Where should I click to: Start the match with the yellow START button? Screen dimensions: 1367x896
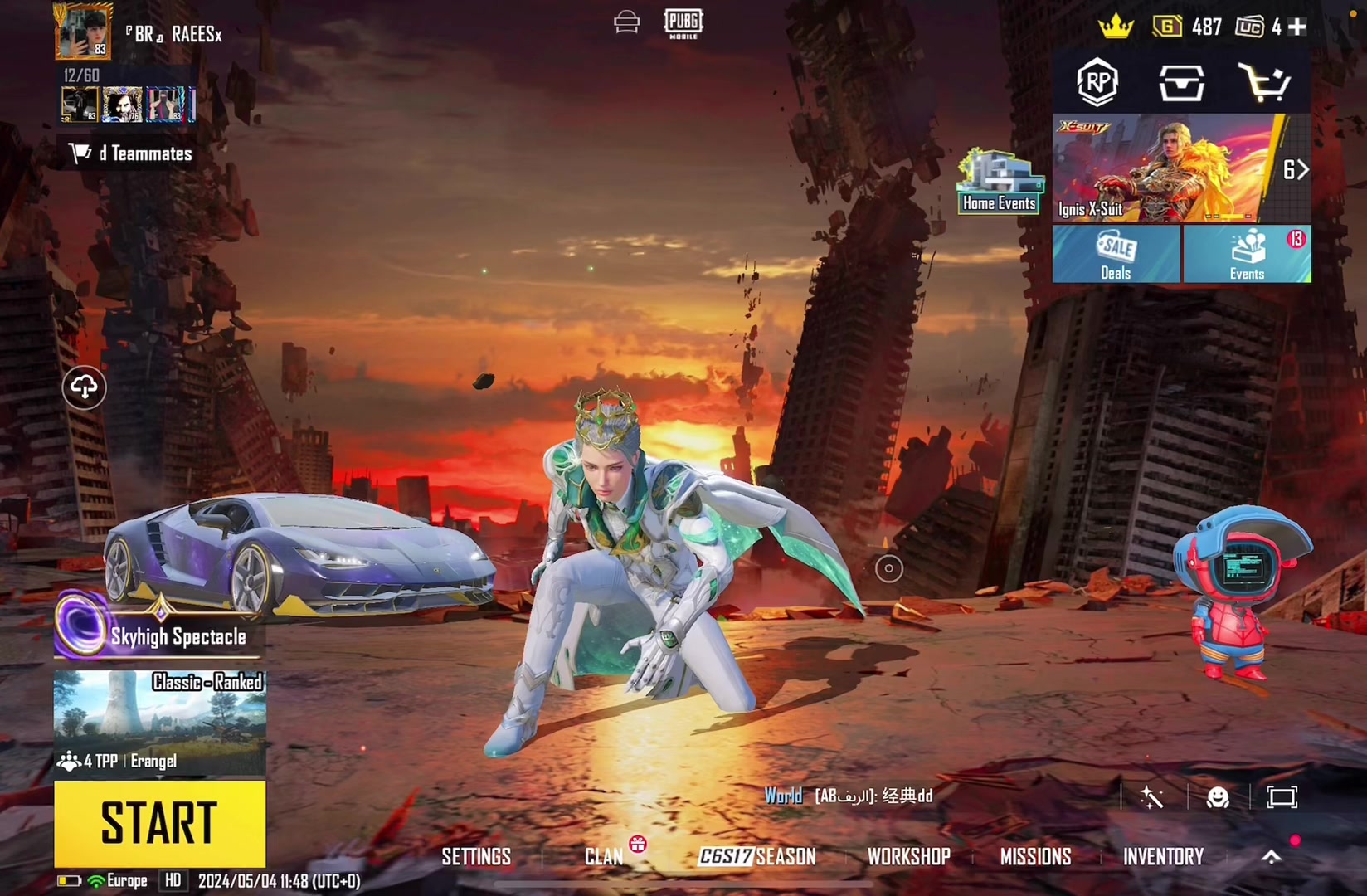click(159, 823)
